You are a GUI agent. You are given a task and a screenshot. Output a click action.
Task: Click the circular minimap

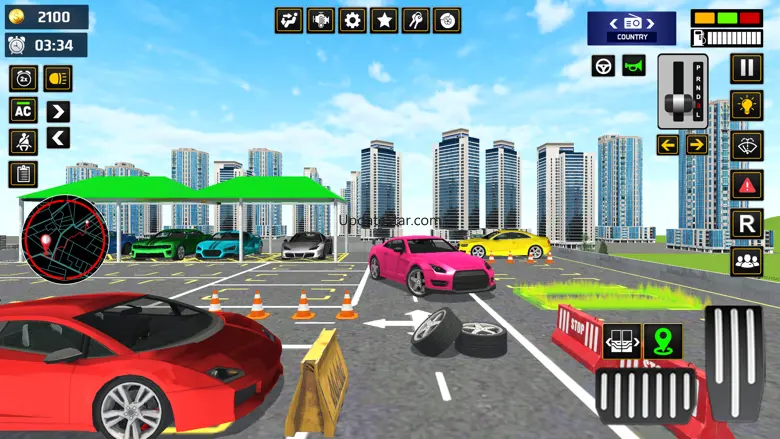click(64, 239)
